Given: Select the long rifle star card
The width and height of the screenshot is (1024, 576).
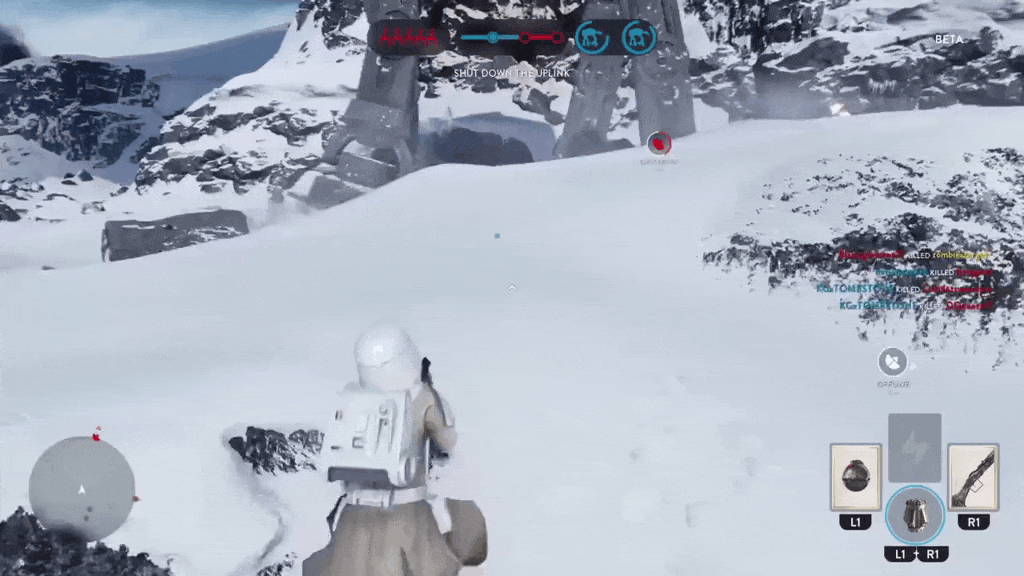Looking at the screenshot, I should (973, 478).
